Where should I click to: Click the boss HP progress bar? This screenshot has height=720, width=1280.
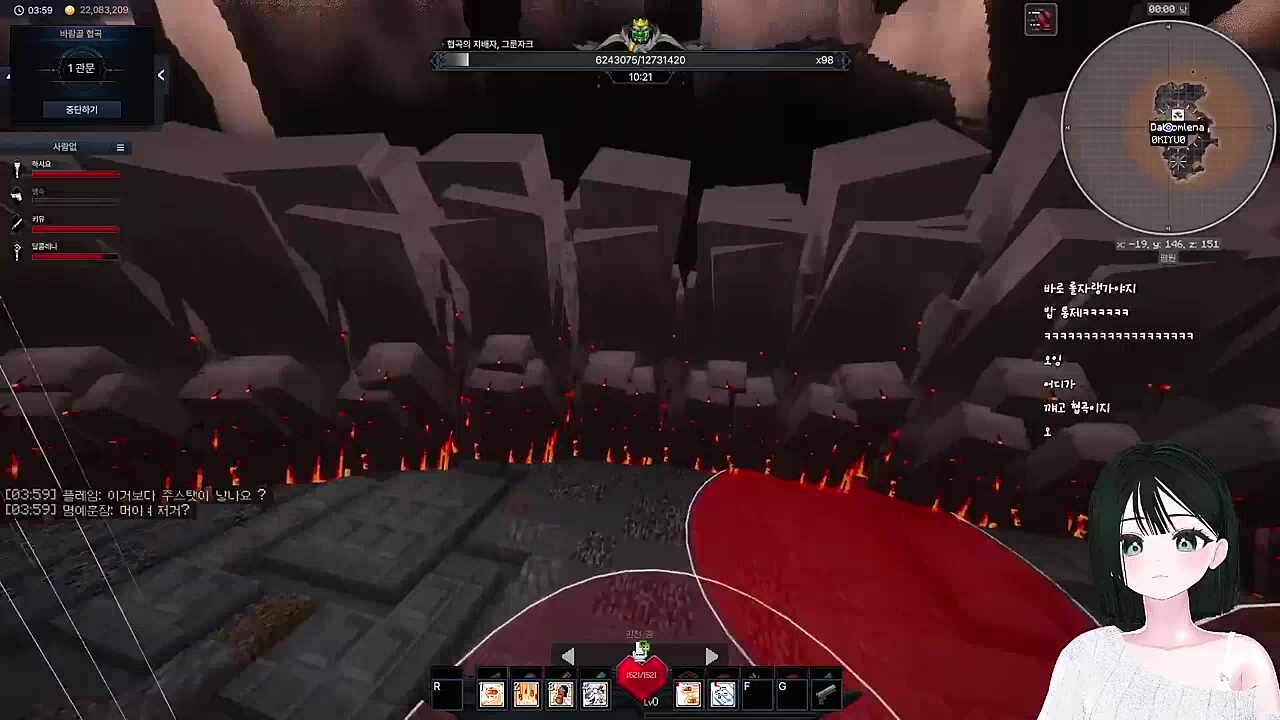pyautogui.click(x=639, y=59)
